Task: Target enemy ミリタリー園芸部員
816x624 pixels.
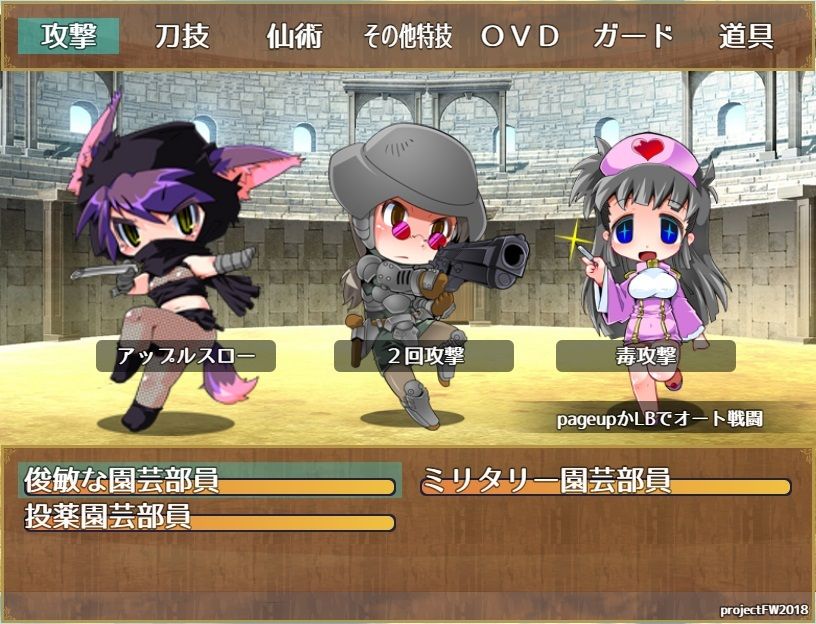Action: pyautogui.click(x=606, y=480)
